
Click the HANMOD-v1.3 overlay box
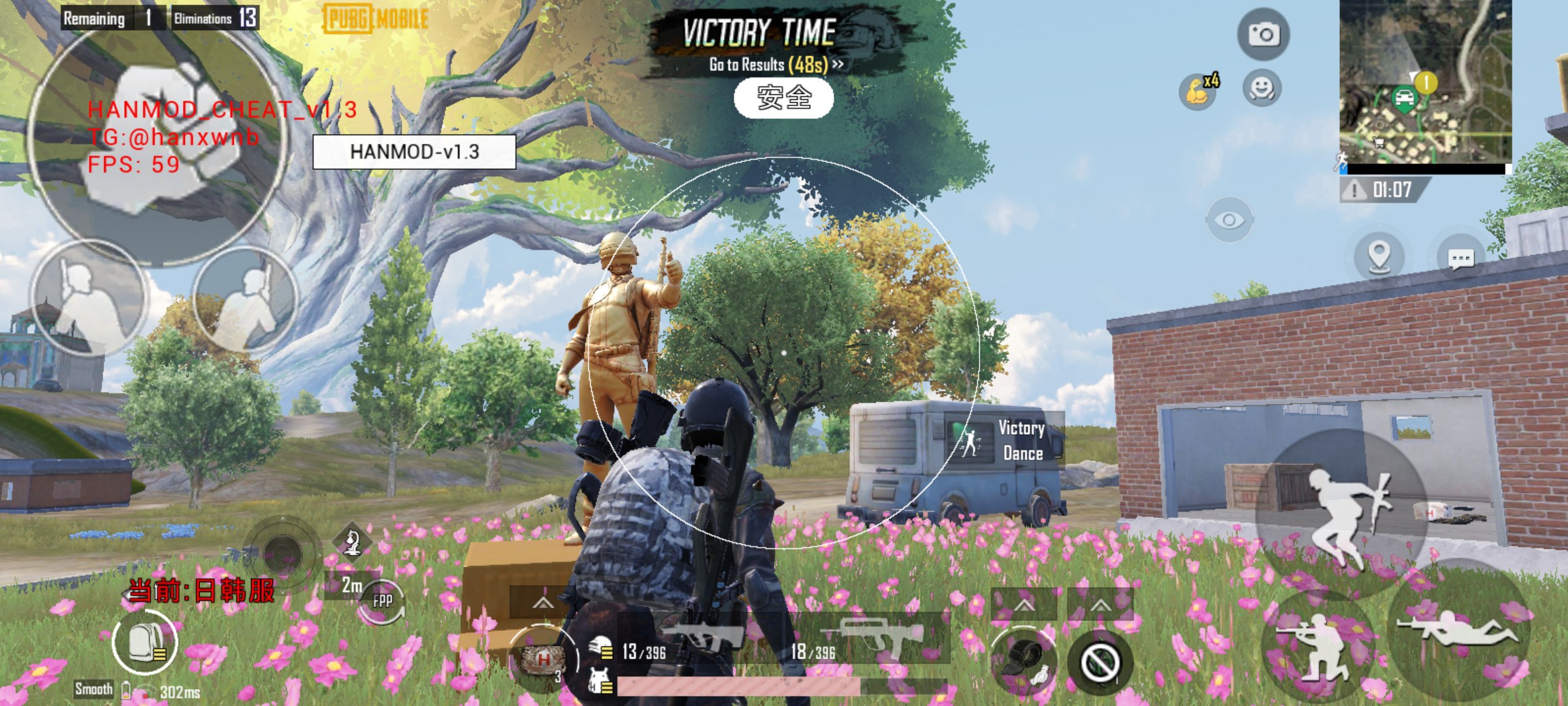pyautogui.click(x=414, y=152)
